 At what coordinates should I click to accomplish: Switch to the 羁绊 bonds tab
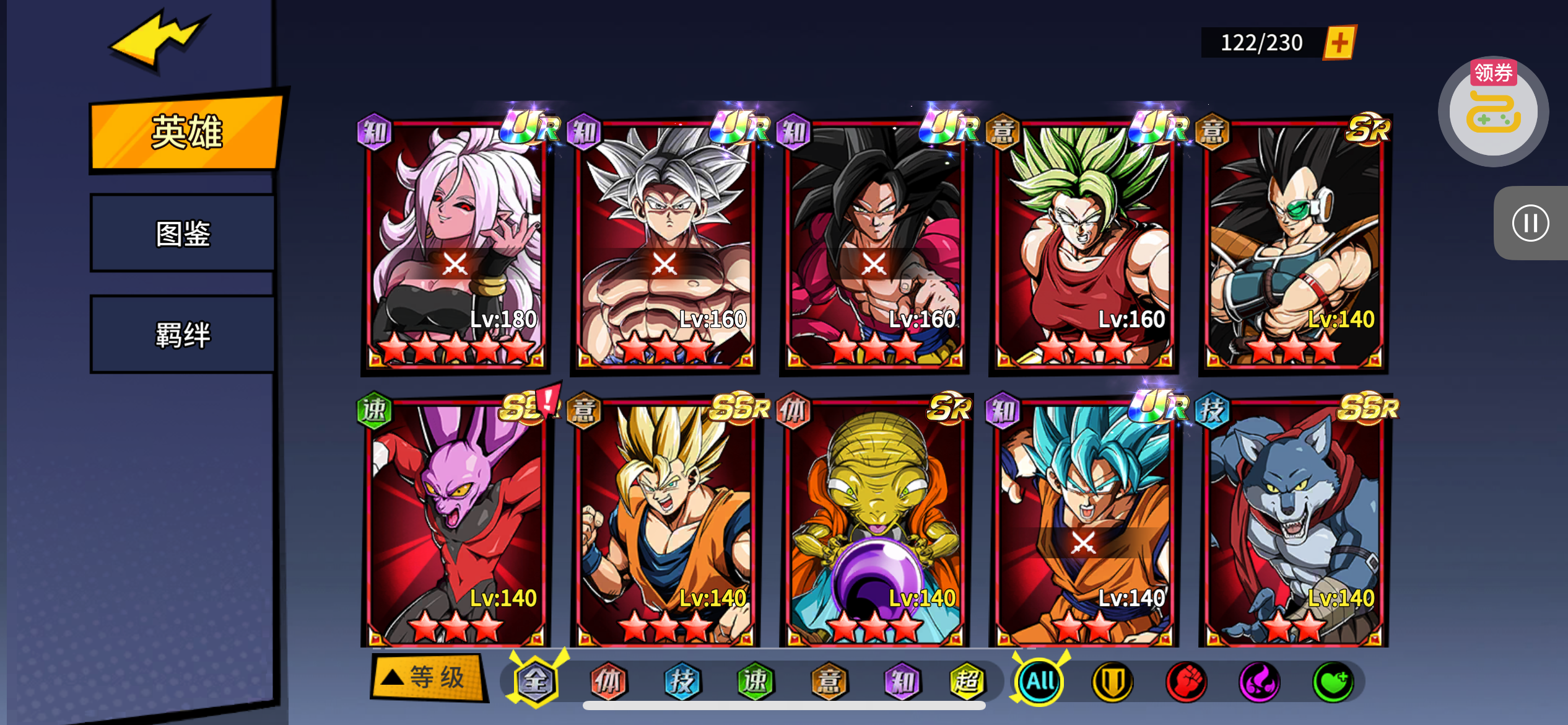click(x=183, y=335)
